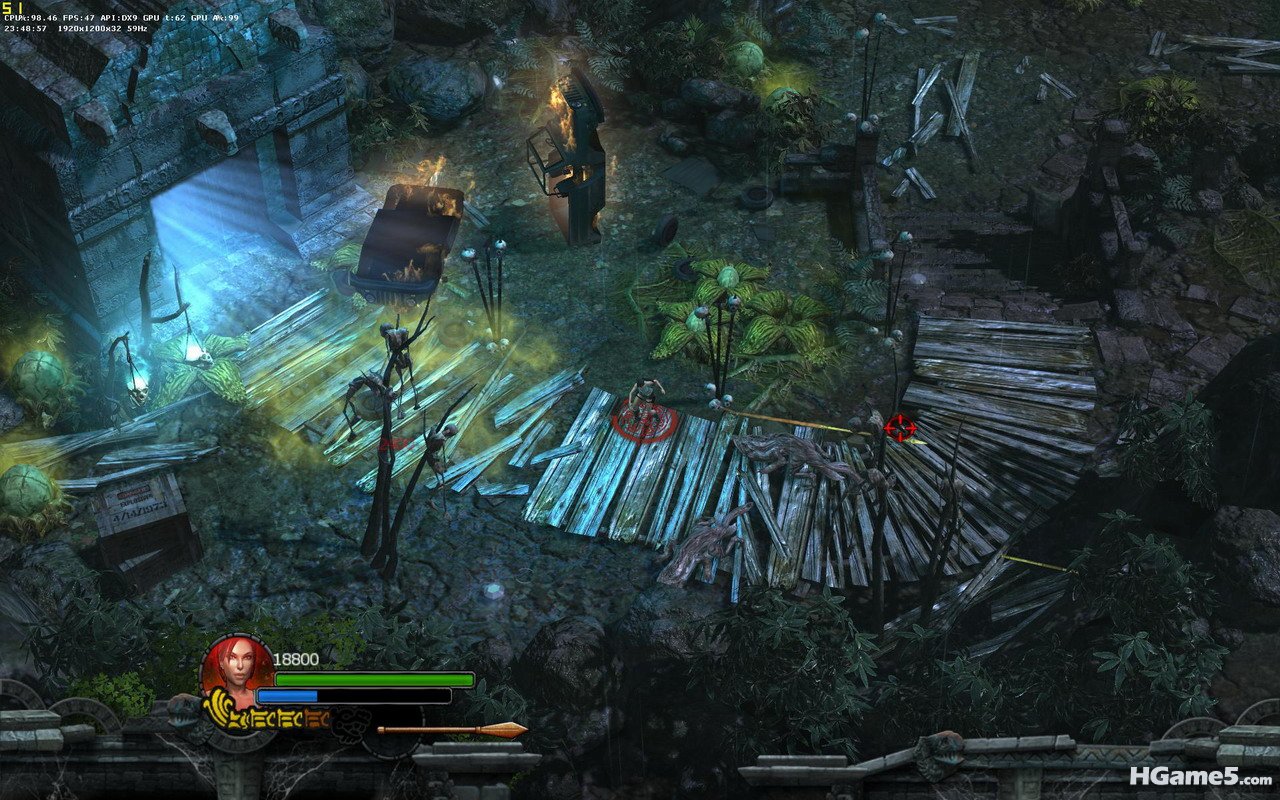Screen dimensions: 1280x800
Task: Click the yellow glyph relic meter
Action: [266, 716]
